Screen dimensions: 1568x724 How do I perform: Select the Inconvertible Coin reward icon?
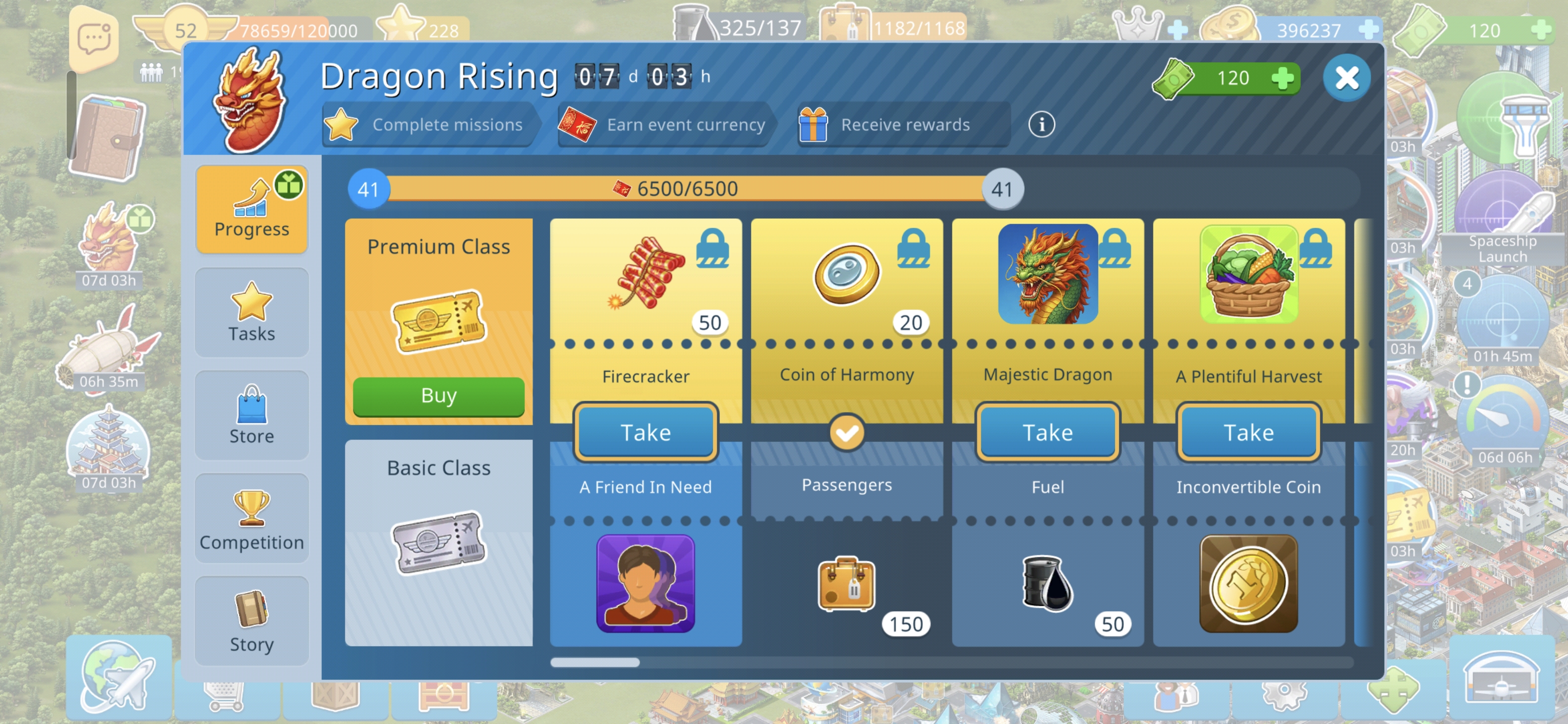1248,583
